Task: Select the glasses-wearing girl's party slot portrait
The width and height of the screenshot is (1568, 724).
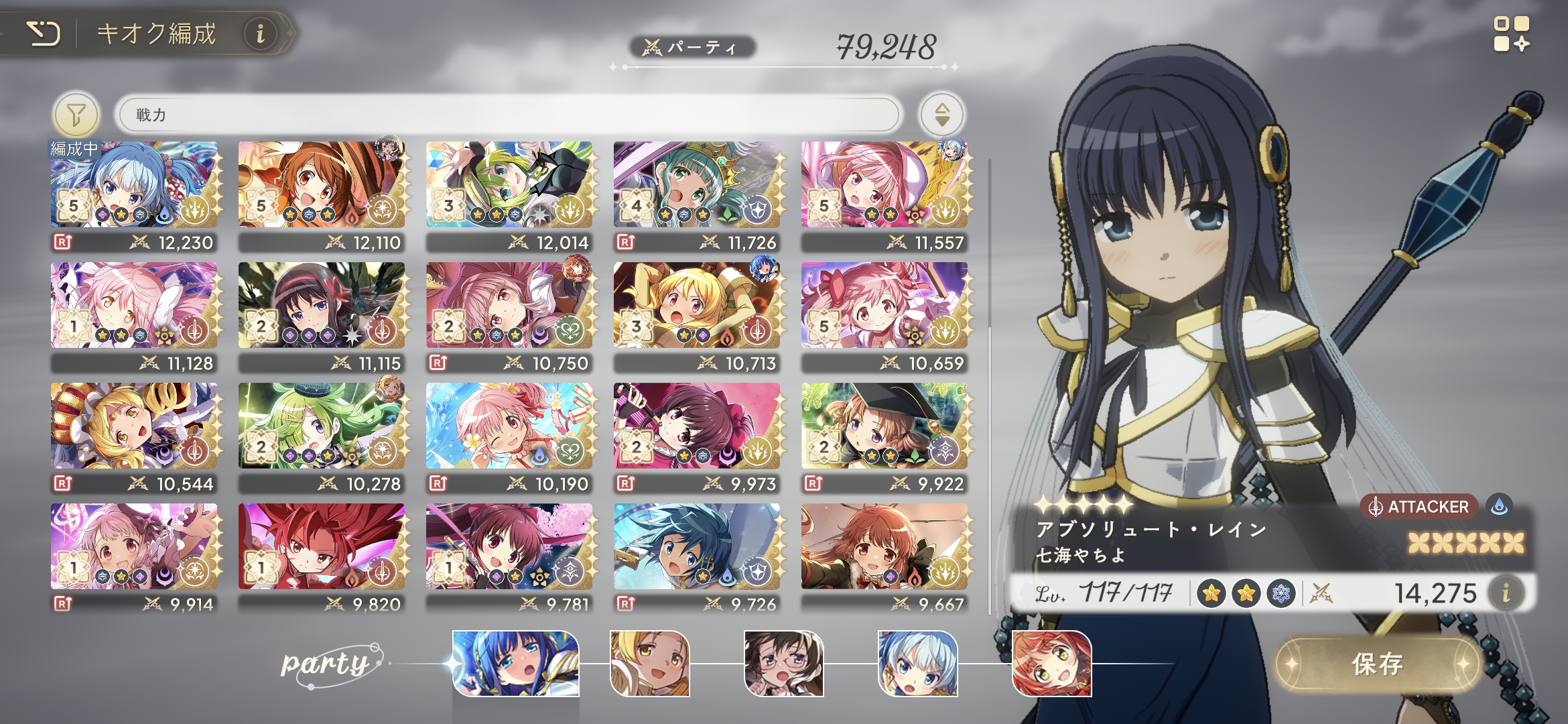Action: [783, 664]
